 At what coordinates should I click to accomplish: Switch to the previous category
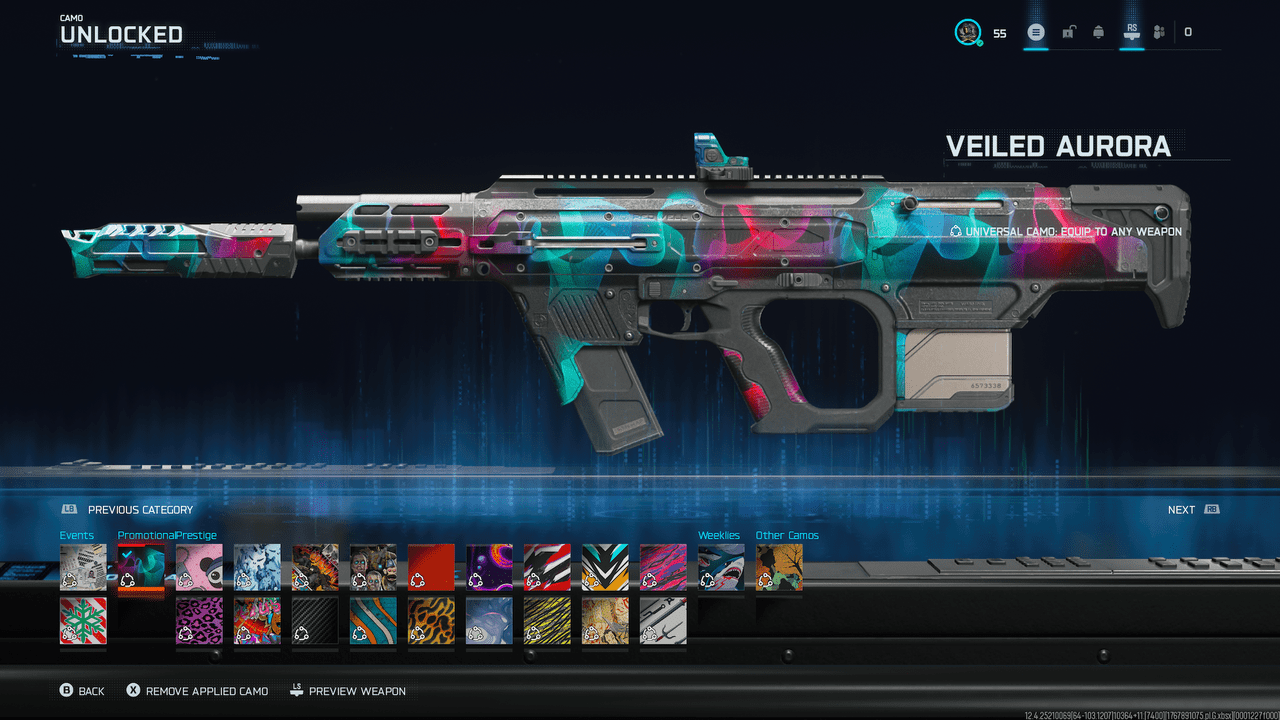coord(128,510)
